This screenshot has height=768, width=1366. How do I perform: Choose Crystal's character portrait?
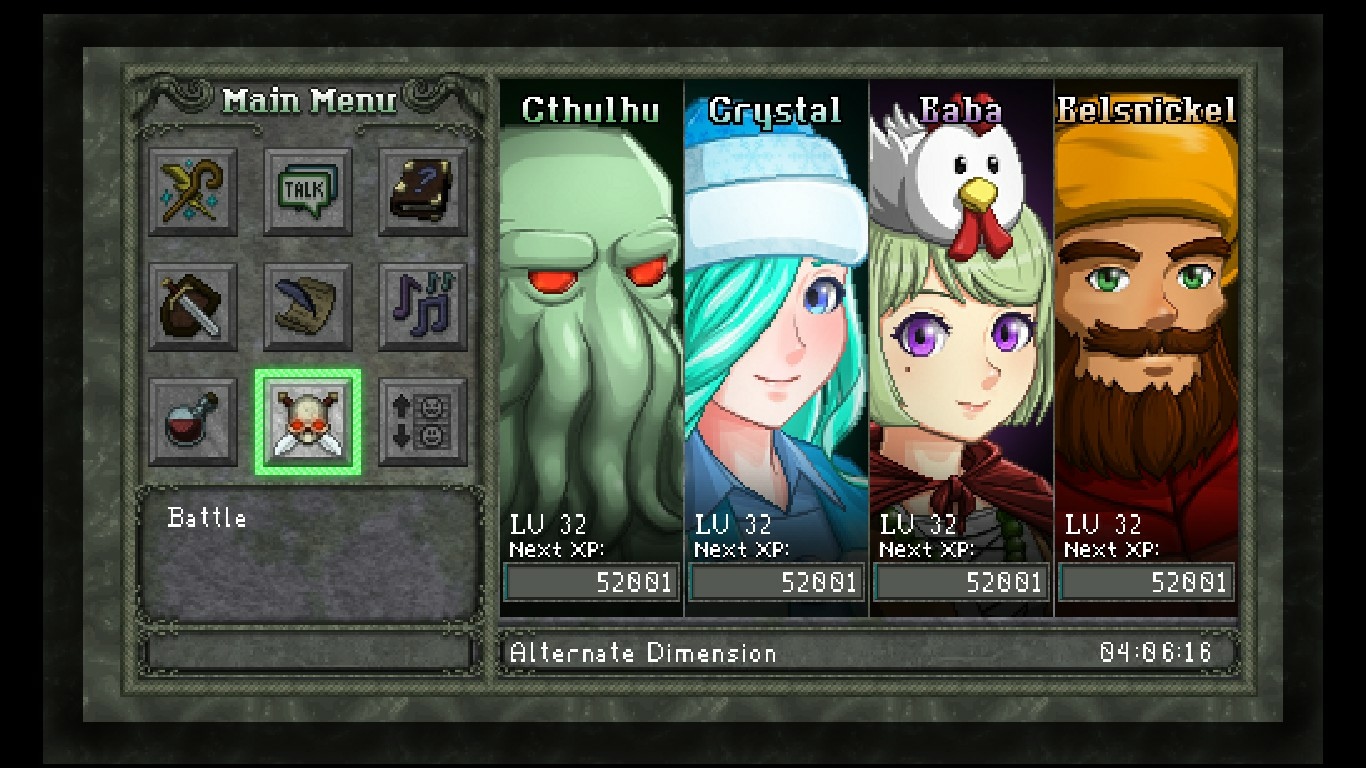click(x=776, y=330)
